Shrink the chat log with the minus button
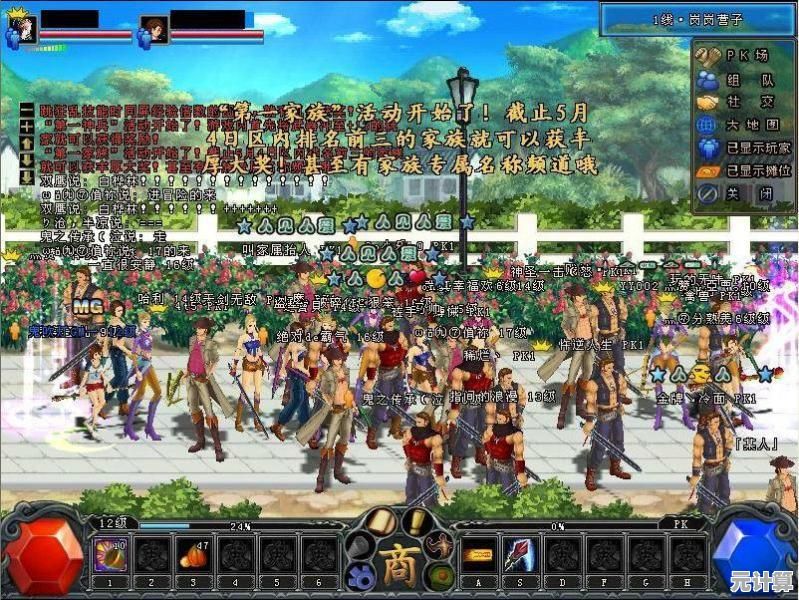The image size is (799, 600). pos(27,107)
